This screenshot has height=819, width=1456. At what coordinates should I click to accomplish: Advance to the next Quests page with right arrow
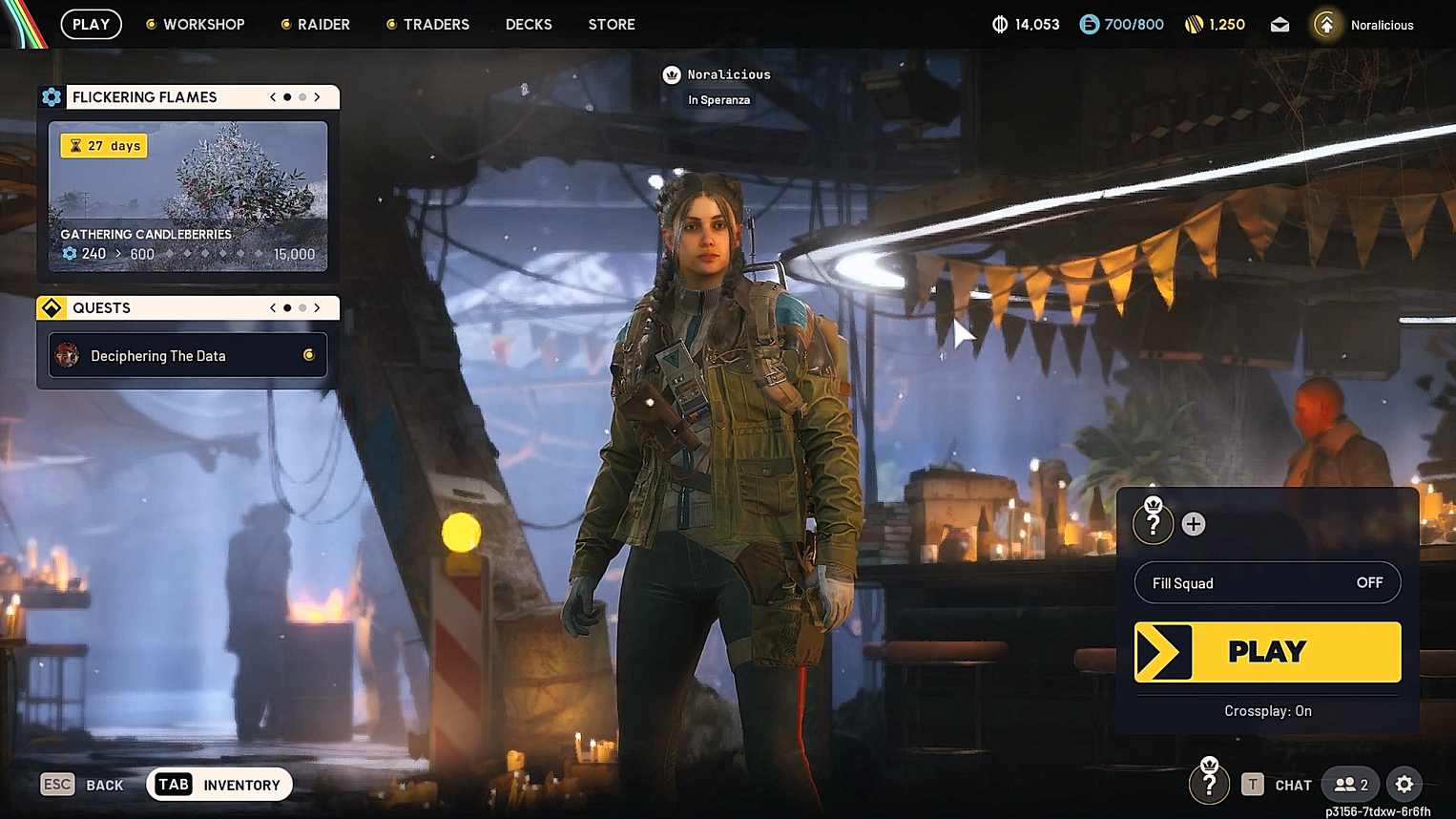point(318,307)
